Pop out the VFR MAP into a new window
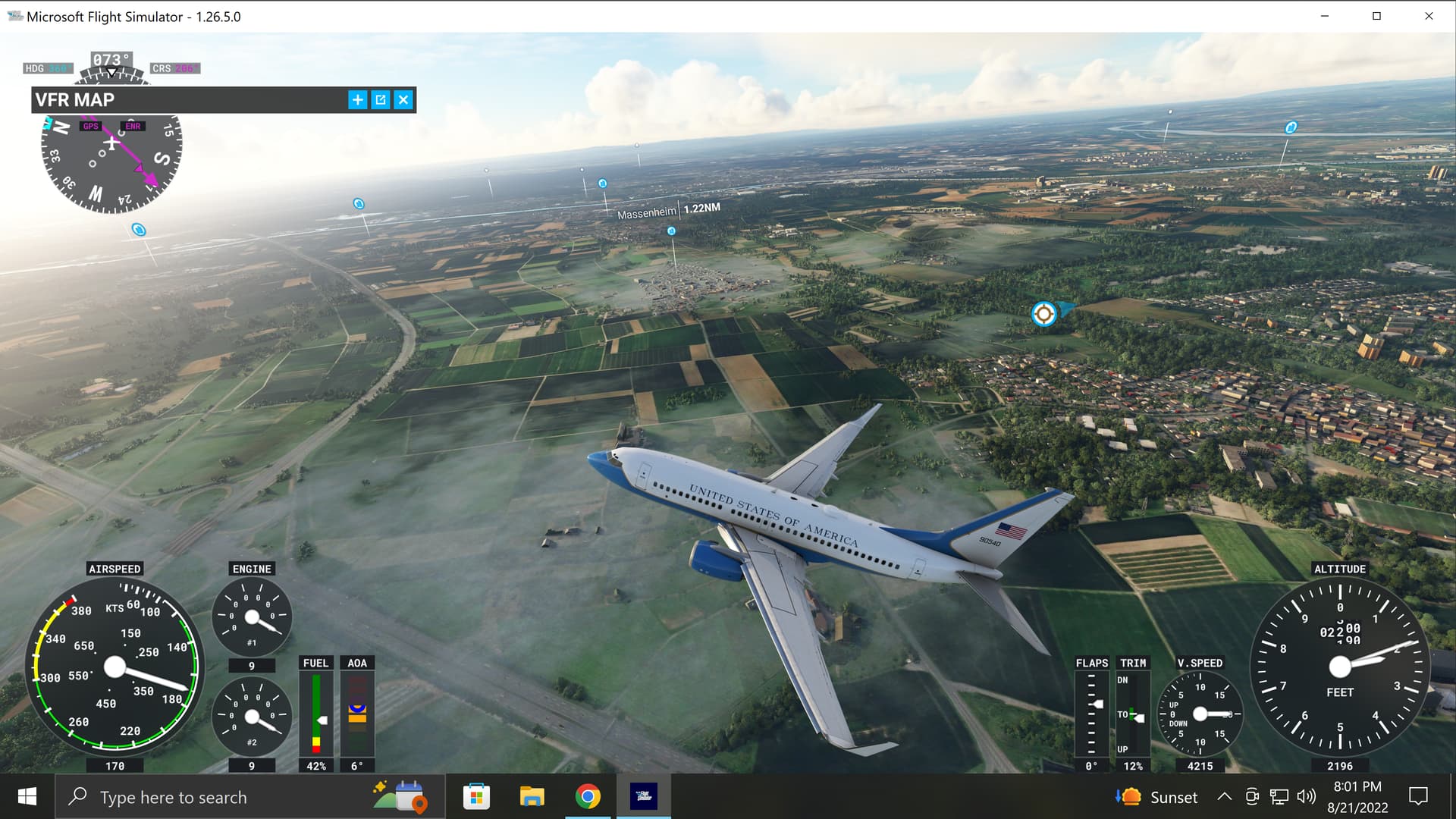This screenshot has height=819, width=1456. [x=380, y=99]
